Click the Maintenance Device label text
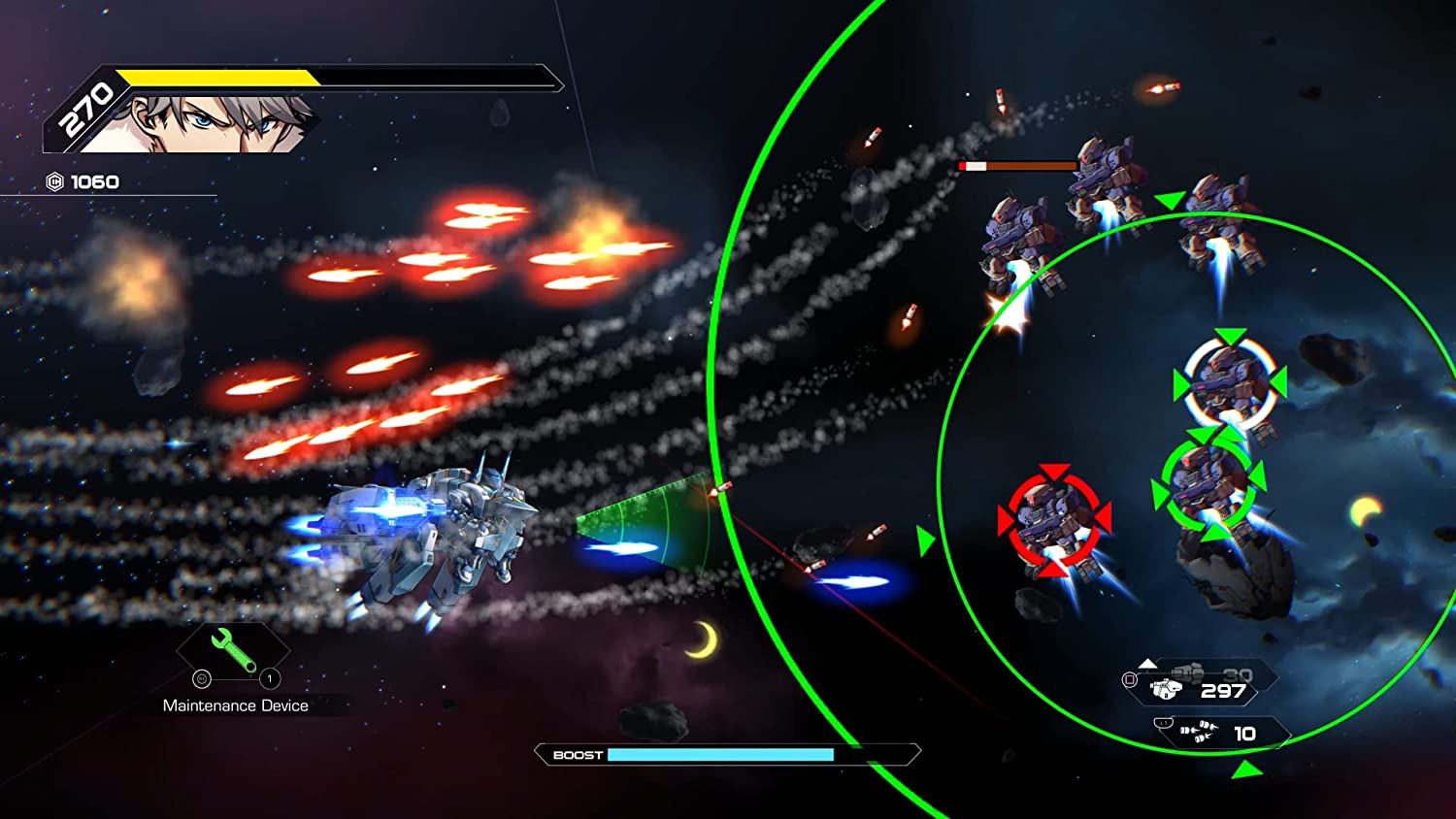The height and width of the screenshot is (819, 1456). pos(235,705)
